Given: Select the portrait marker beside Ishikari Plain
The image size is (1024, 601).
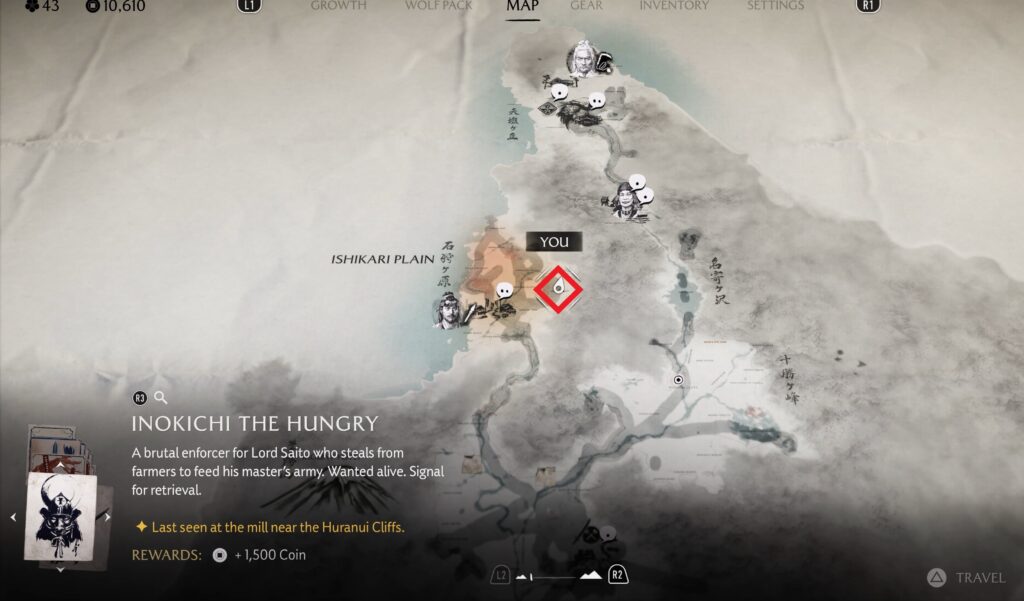Looking at the screenshot, I should coord(449,310).
